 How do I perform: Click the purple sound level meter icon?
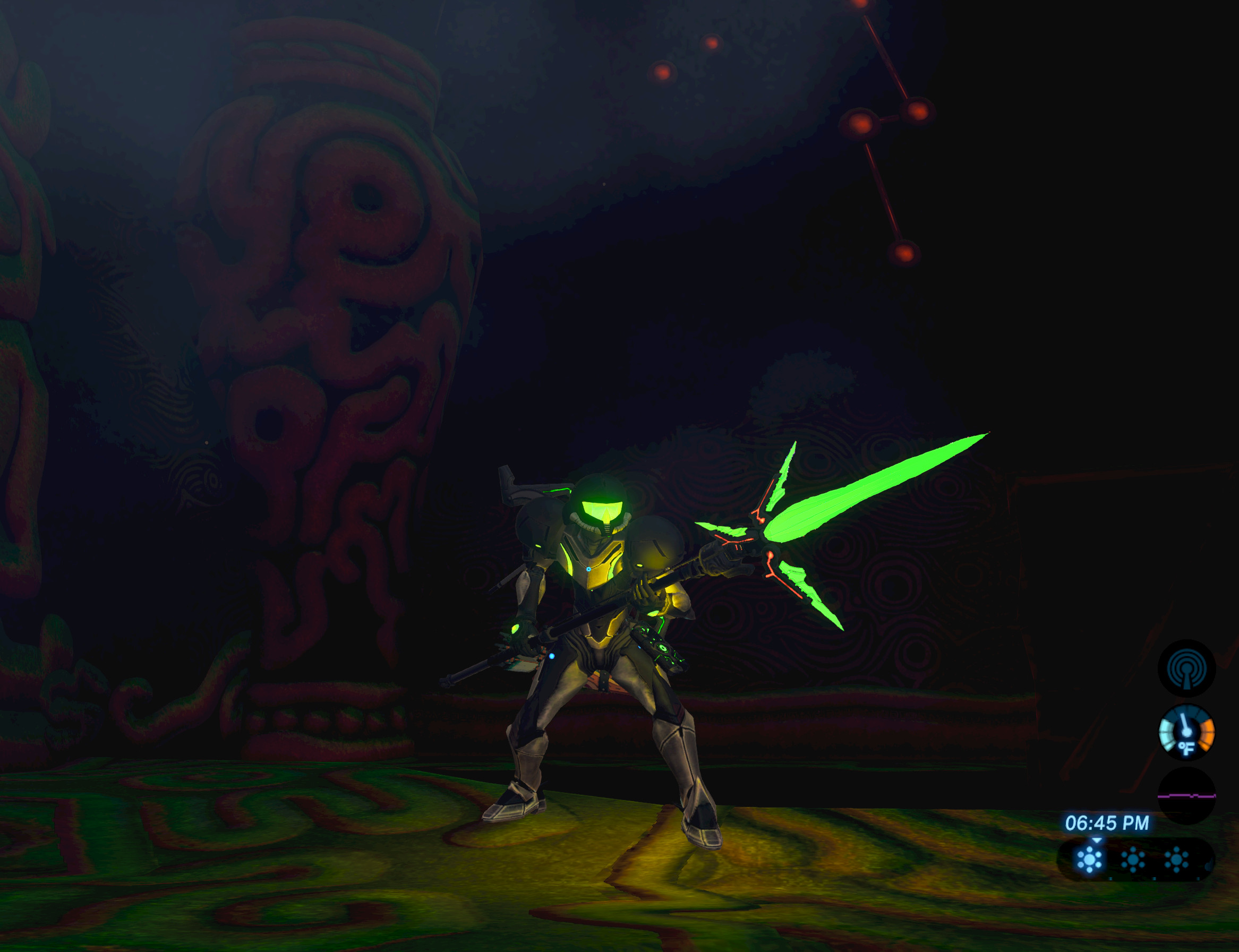point(1186,795)
